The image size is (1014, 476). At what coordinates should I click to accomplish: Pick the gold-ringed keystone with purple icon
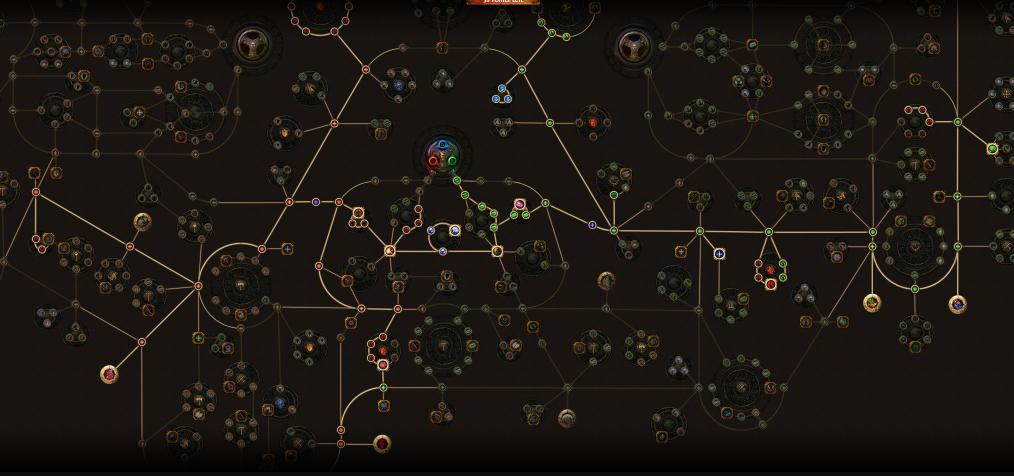tap(957, 303)
